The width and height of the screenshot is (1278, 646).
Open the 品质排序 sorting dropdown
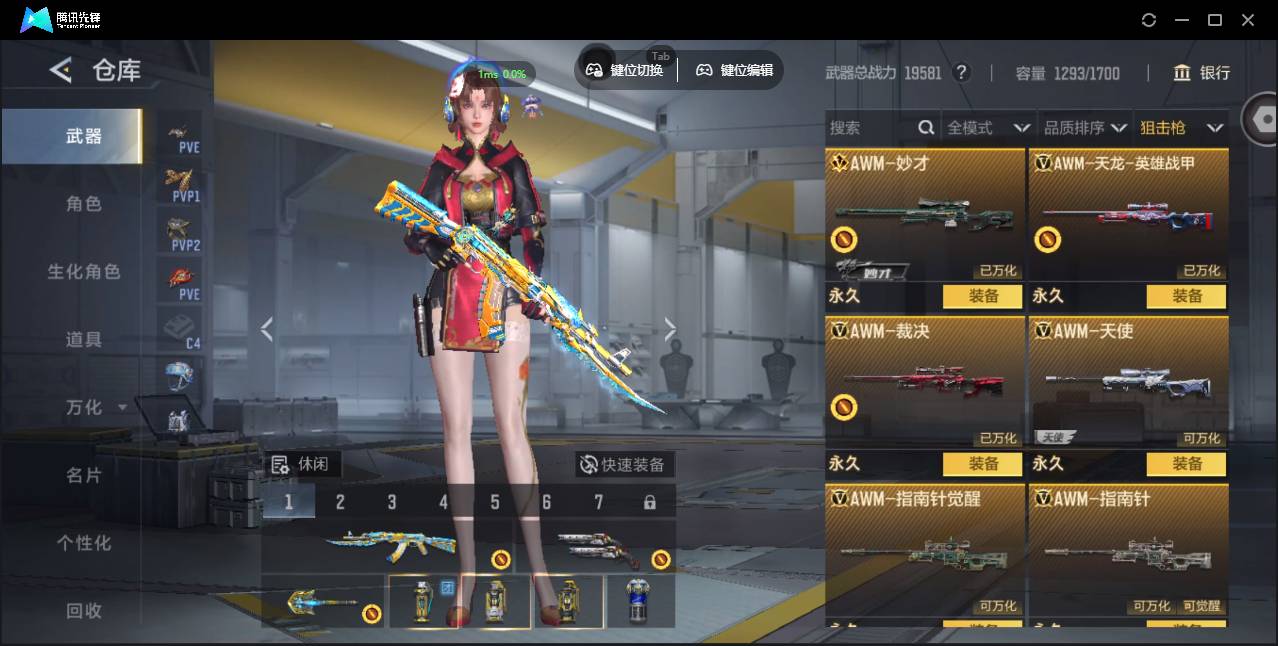[x=1085, y=128]
